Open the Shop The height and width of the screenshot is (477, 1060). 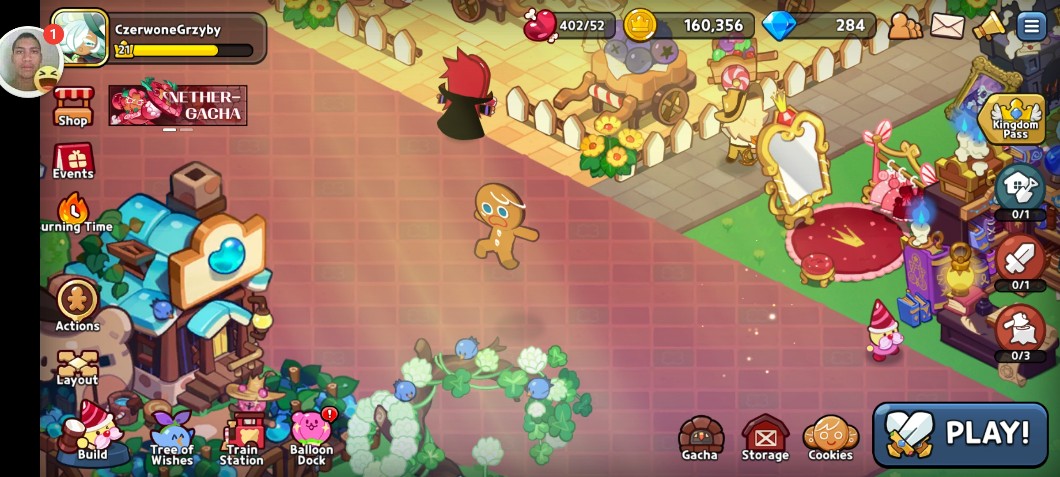73,107
